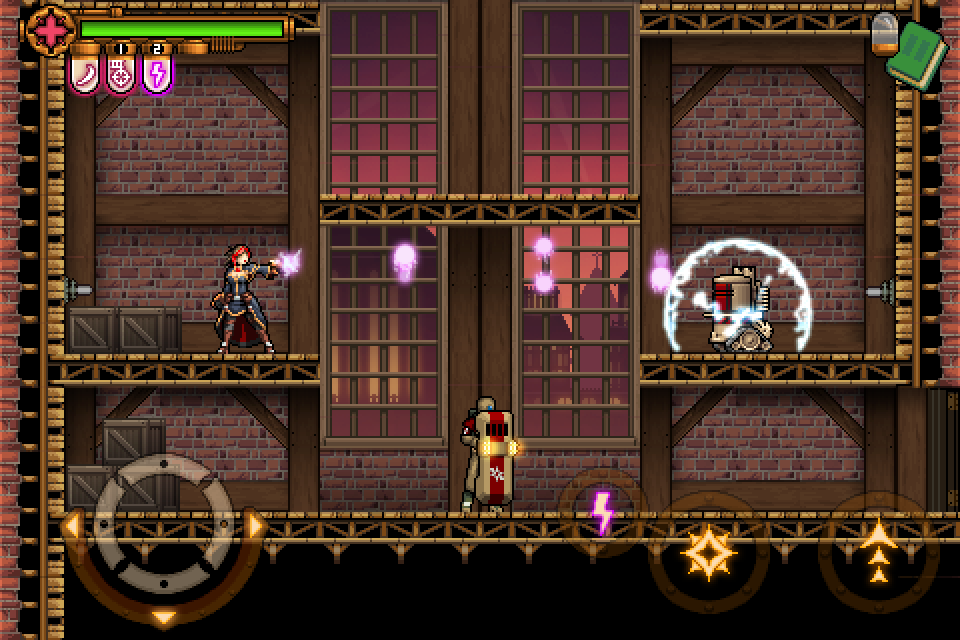Tap the red cross health emblem
This screenshot has height=640, width=960.
click(x=48, y=30)
